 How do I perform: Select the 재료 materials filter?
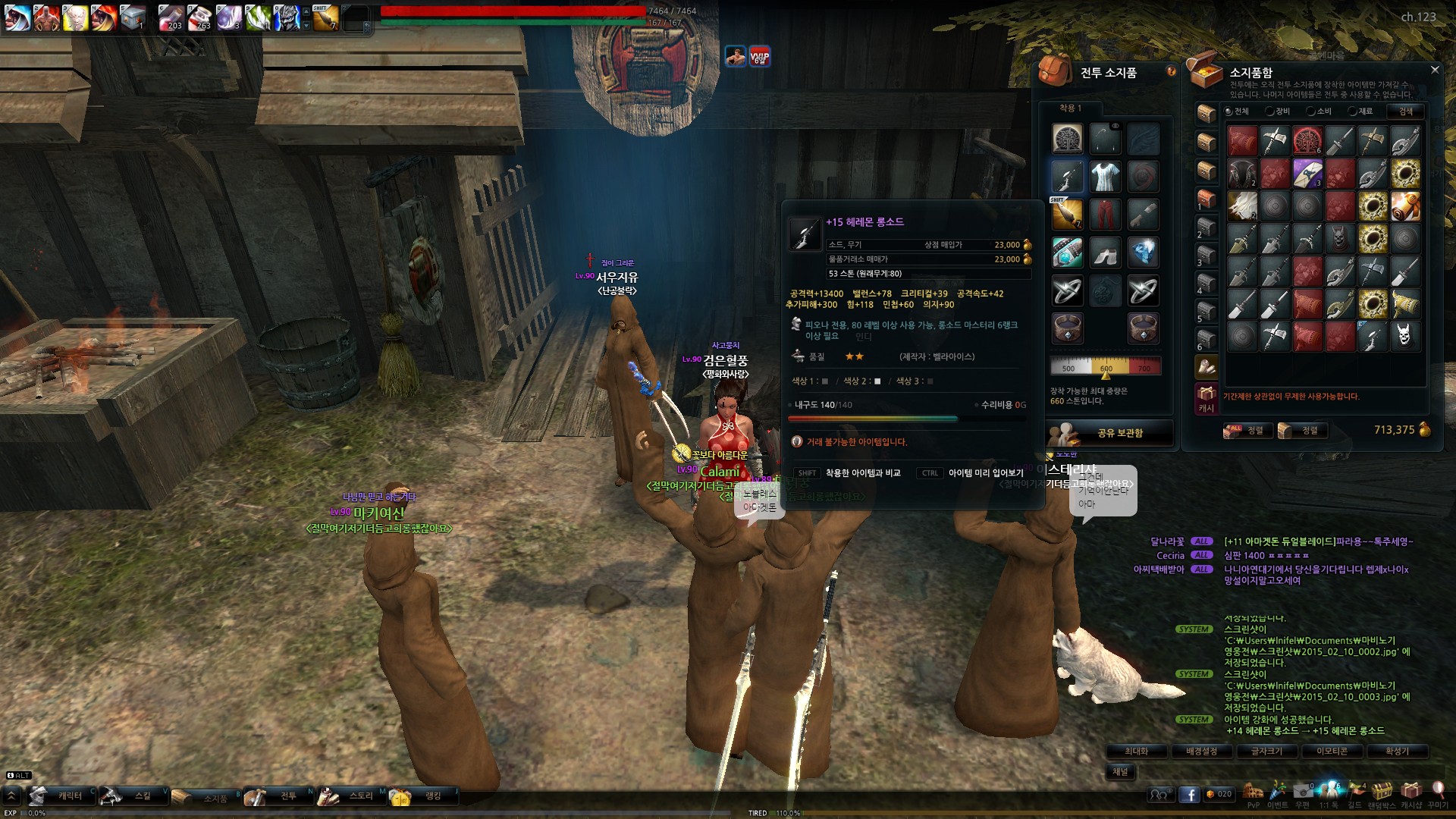coord(1360,111)
